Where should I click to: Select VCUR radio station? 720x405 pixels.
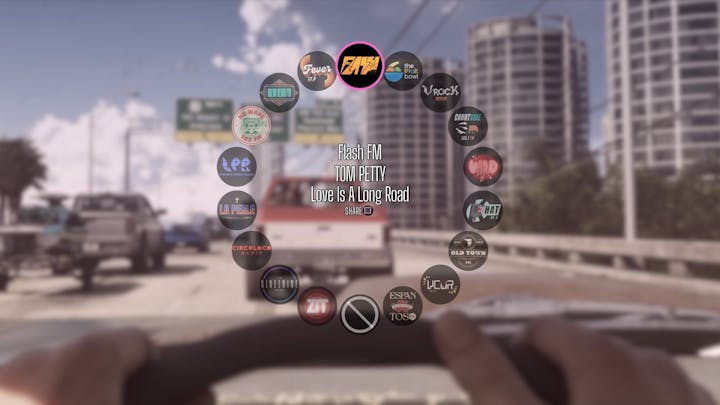pyautogui.click(x=440, y=284)
